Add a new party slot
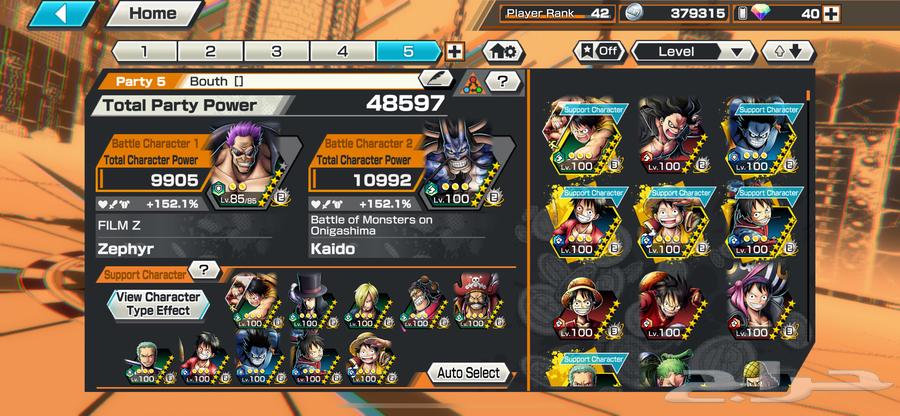Viewport: 900px width, 416px height. pos(455,51)
